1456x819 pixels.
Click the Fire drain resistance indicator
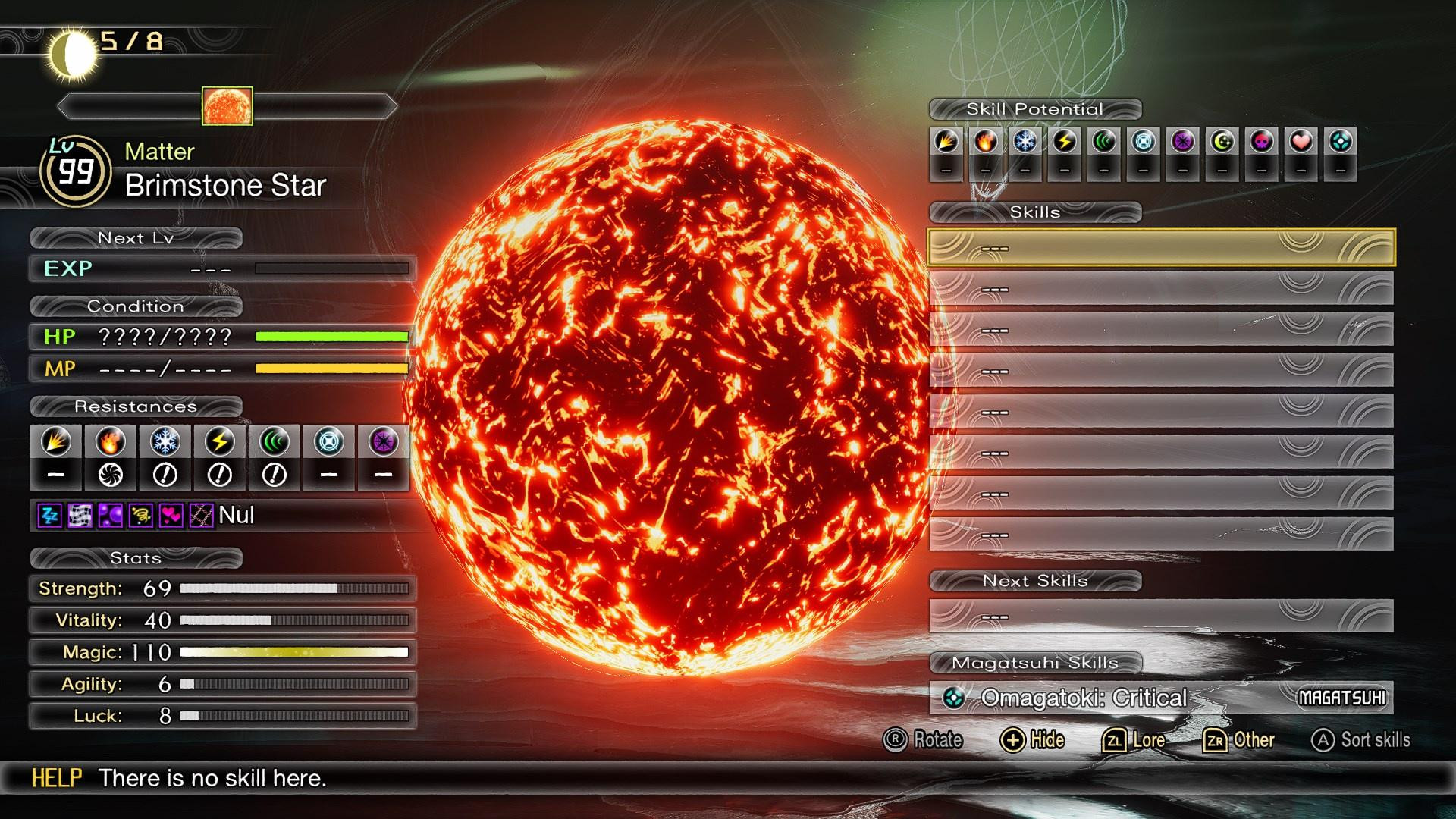click(x=110, y=474)
